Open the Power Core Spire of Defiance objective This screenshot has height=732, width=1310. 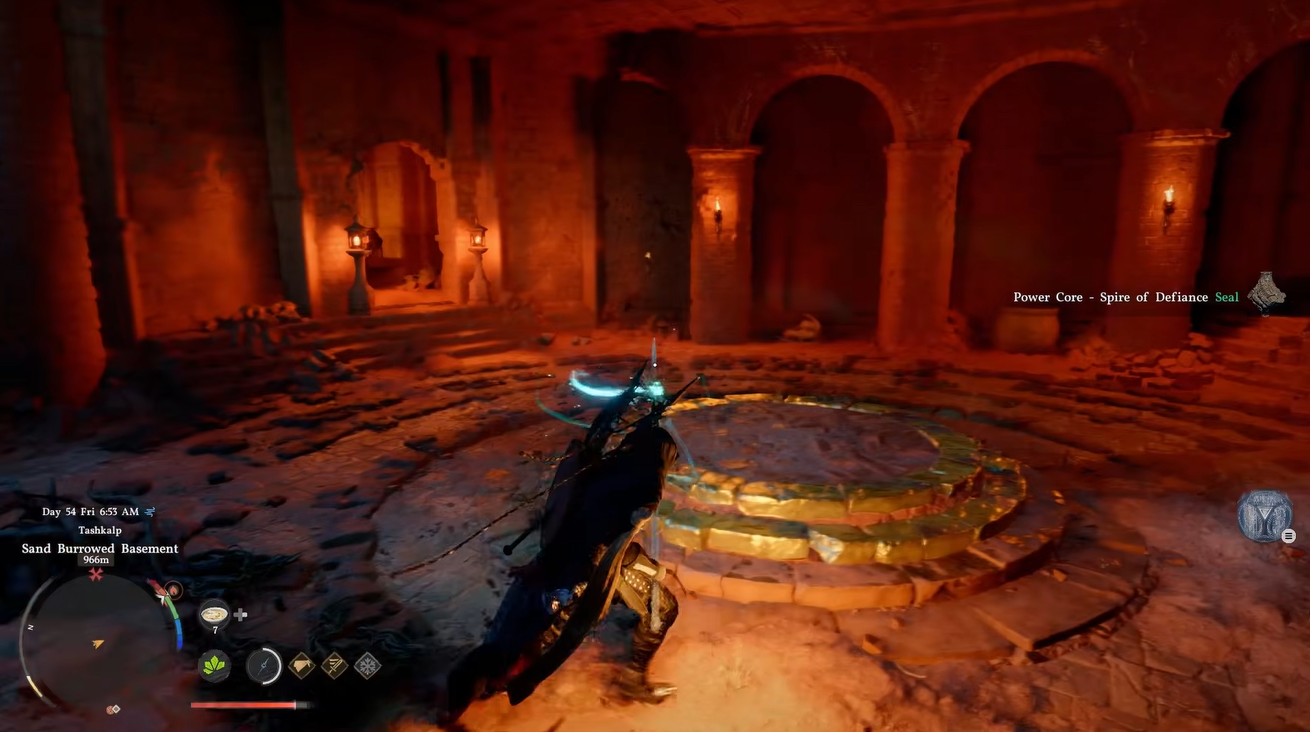coord(1110,296)
